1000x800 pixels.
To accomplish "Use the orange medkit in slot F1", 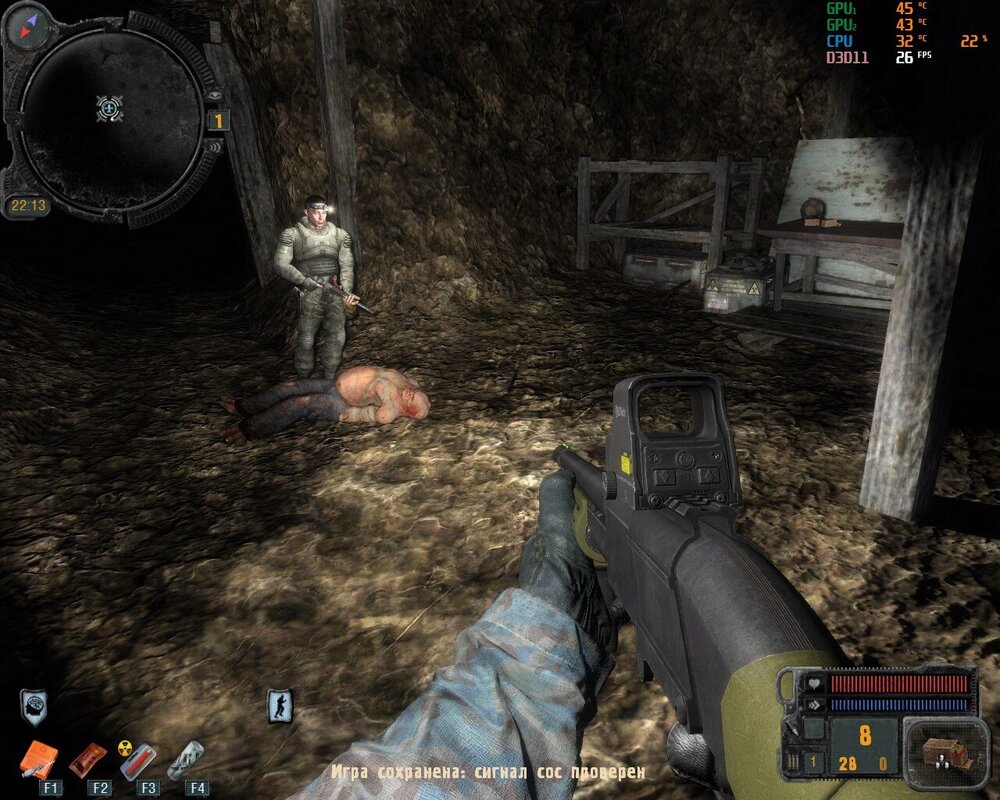I will [x=40, y=760].
